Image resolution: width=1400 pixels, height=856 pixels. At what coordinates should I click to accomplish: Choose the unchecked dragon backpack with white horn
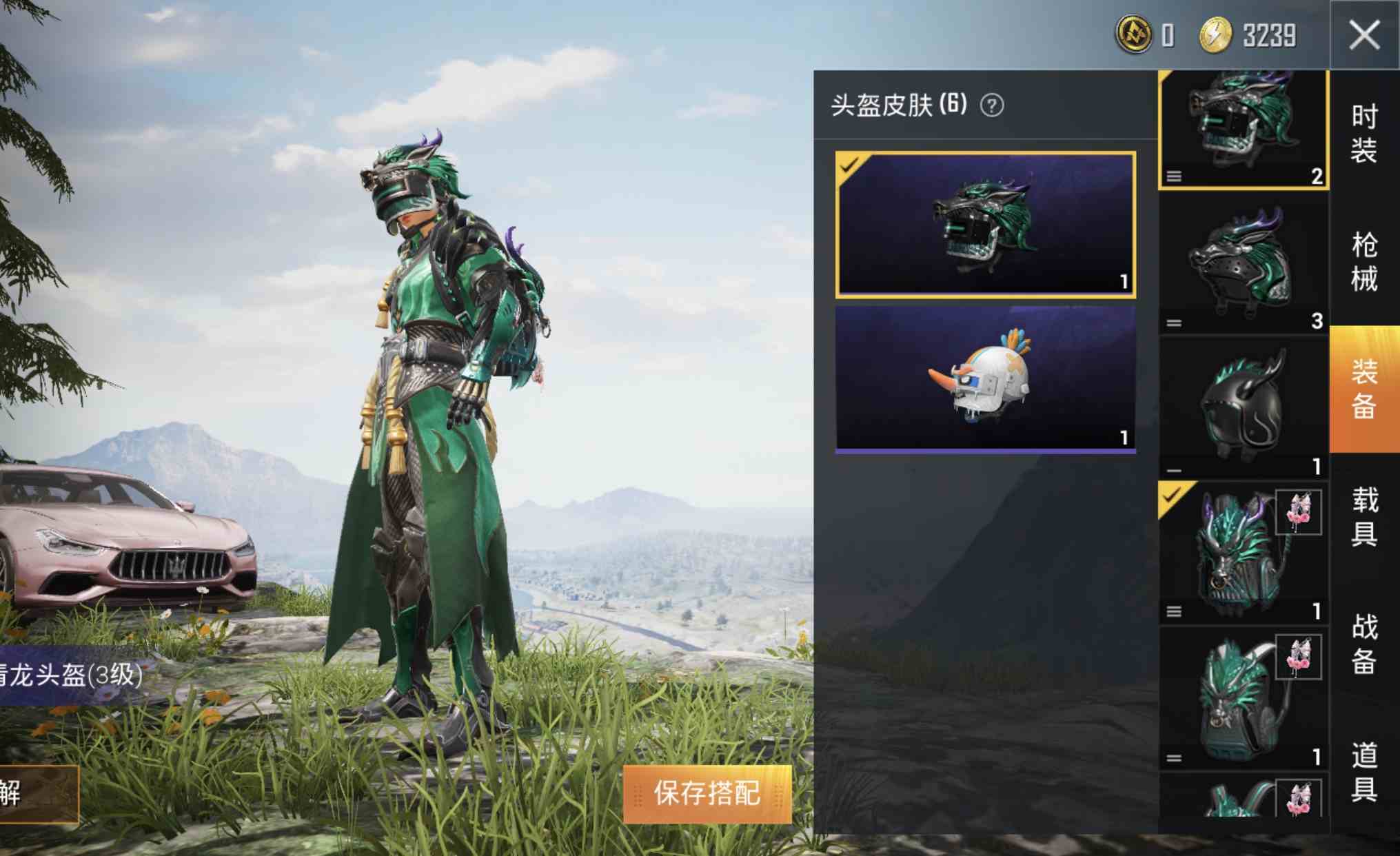[x=1244, y=698]
